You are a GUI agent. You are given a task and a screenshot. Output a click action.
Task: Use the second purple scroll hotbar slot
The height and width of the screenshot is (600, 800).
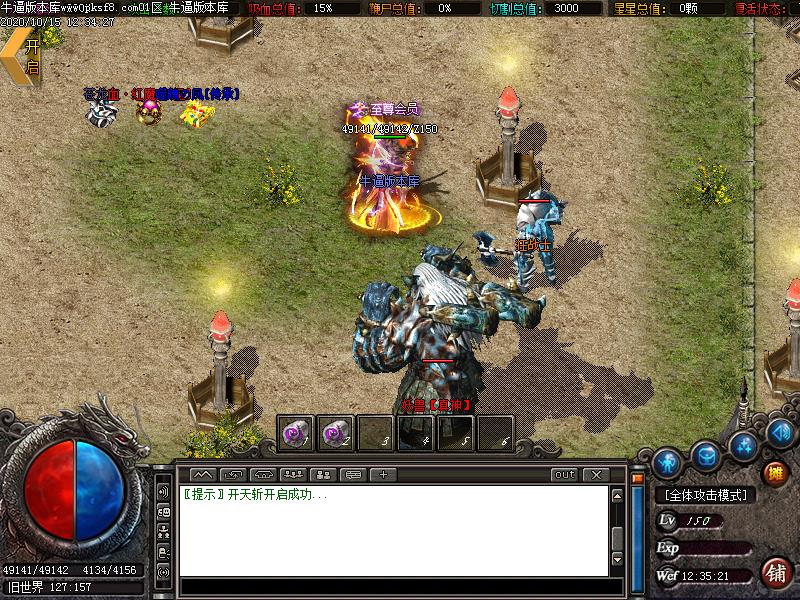click(337, 433)
